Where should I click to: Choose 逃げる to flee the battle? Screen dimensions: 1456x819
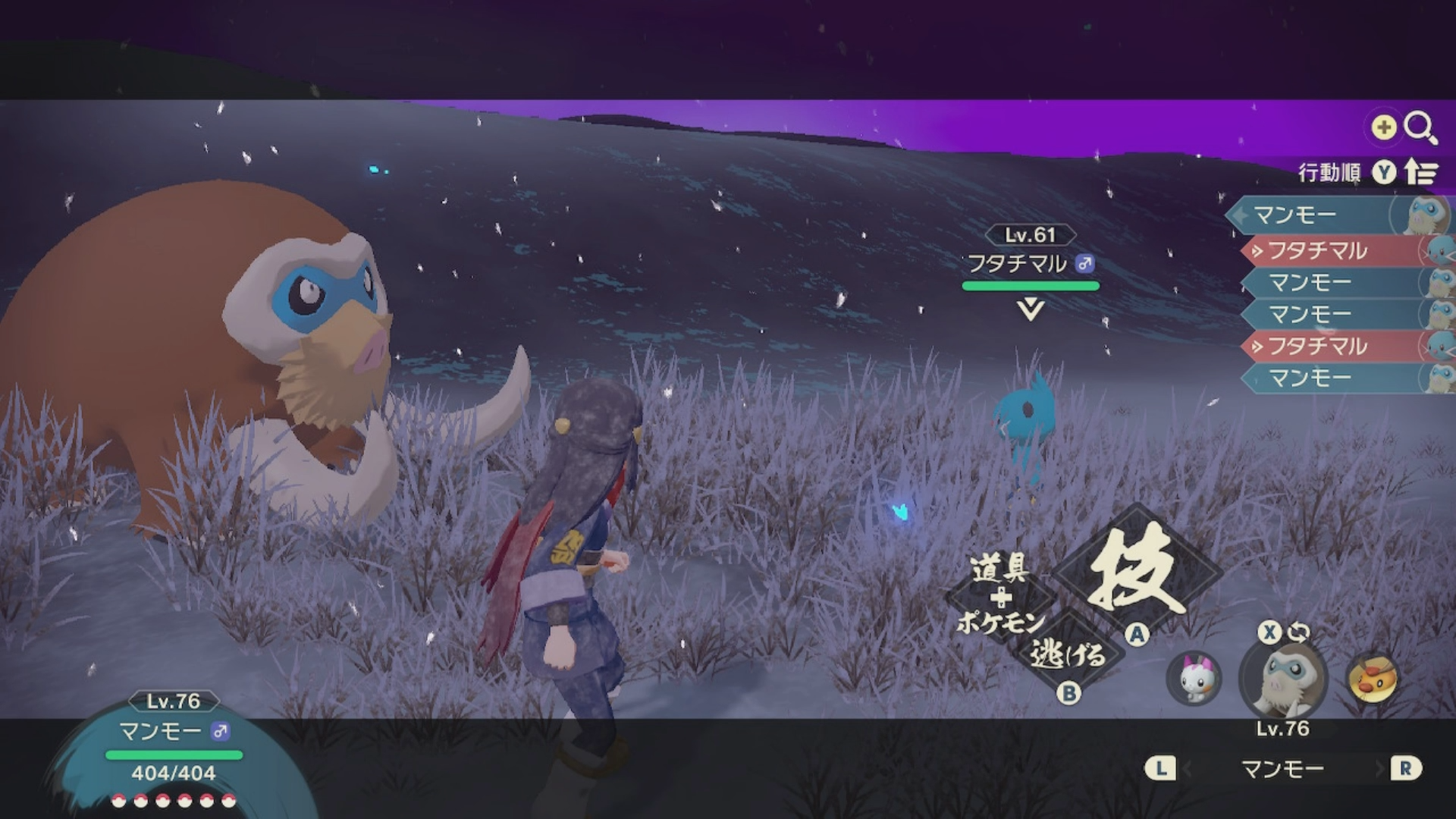[x=1067, y=654]
